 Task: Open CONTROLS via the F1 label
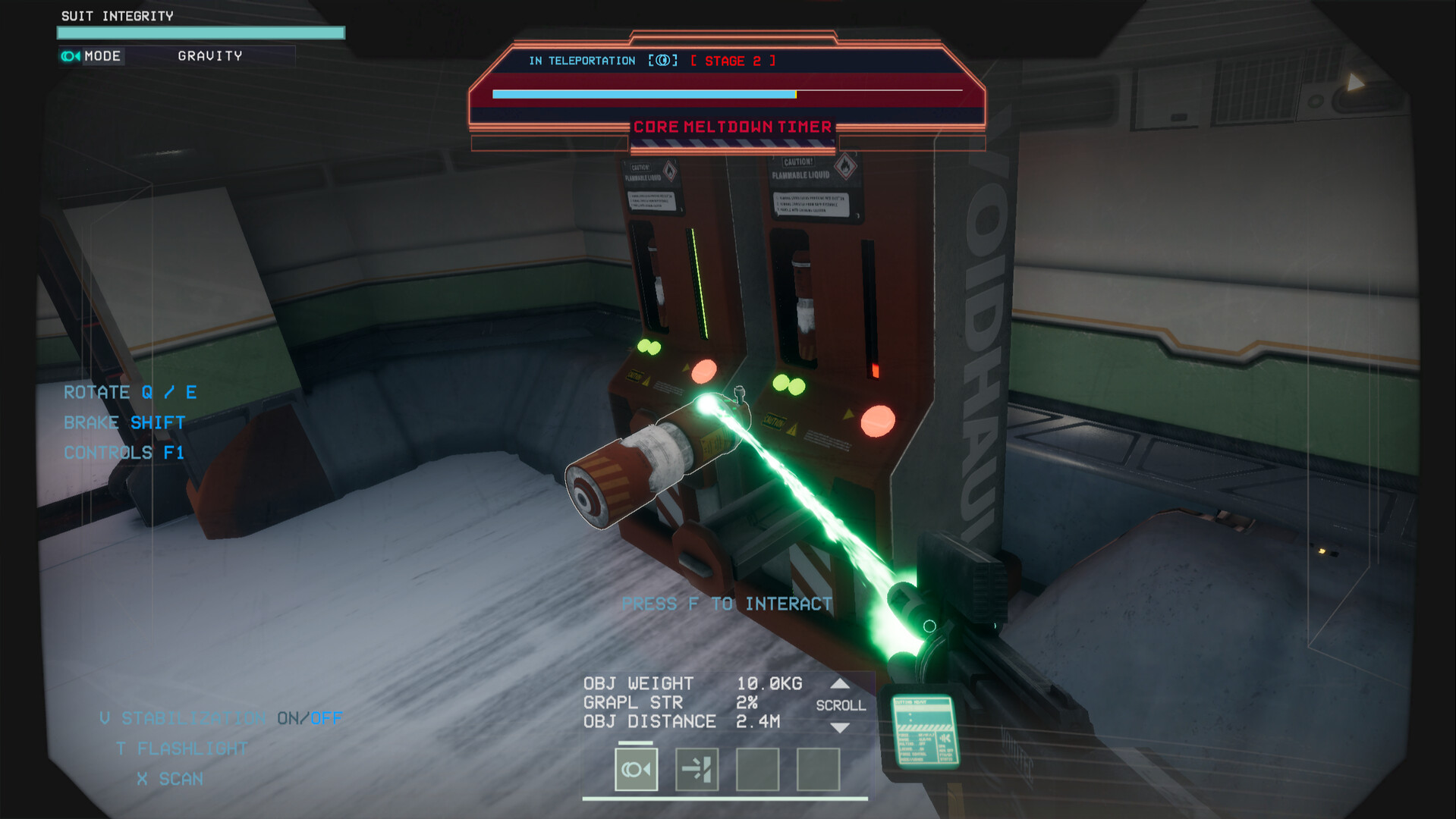[x=174, y=452]
